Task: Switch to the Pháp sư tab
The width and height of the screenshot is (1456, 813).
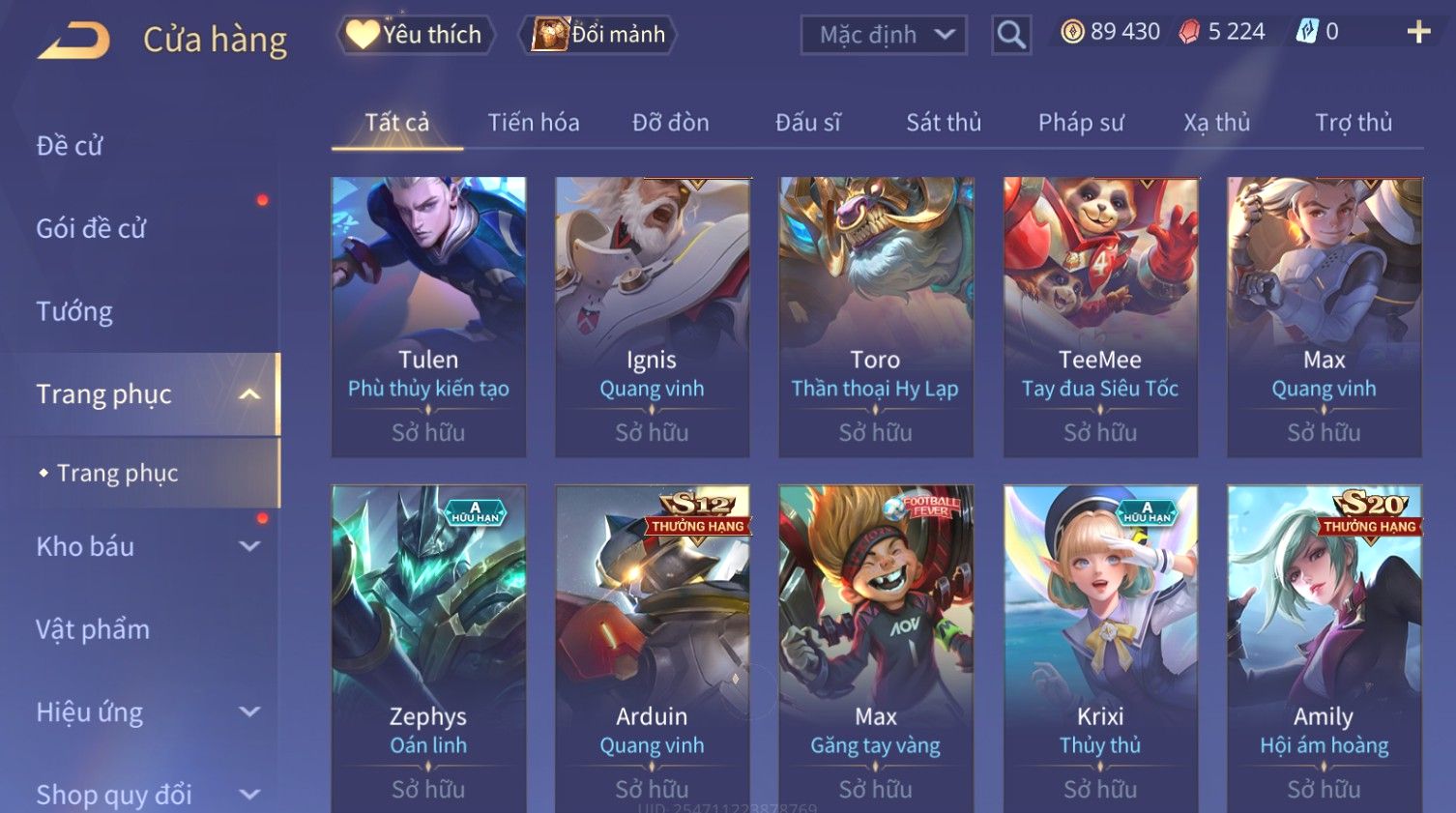Action: (1080, 123)
